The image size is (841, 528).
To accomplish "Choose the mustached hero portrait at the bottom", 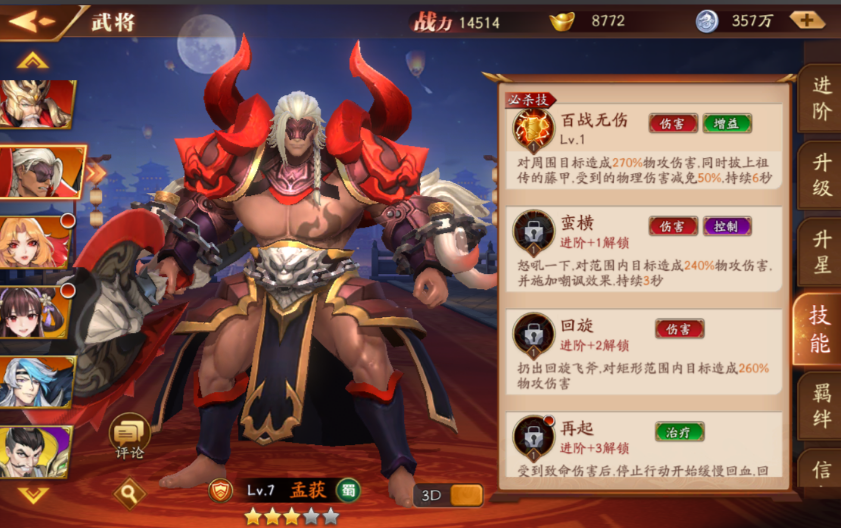I will point(34,450).
